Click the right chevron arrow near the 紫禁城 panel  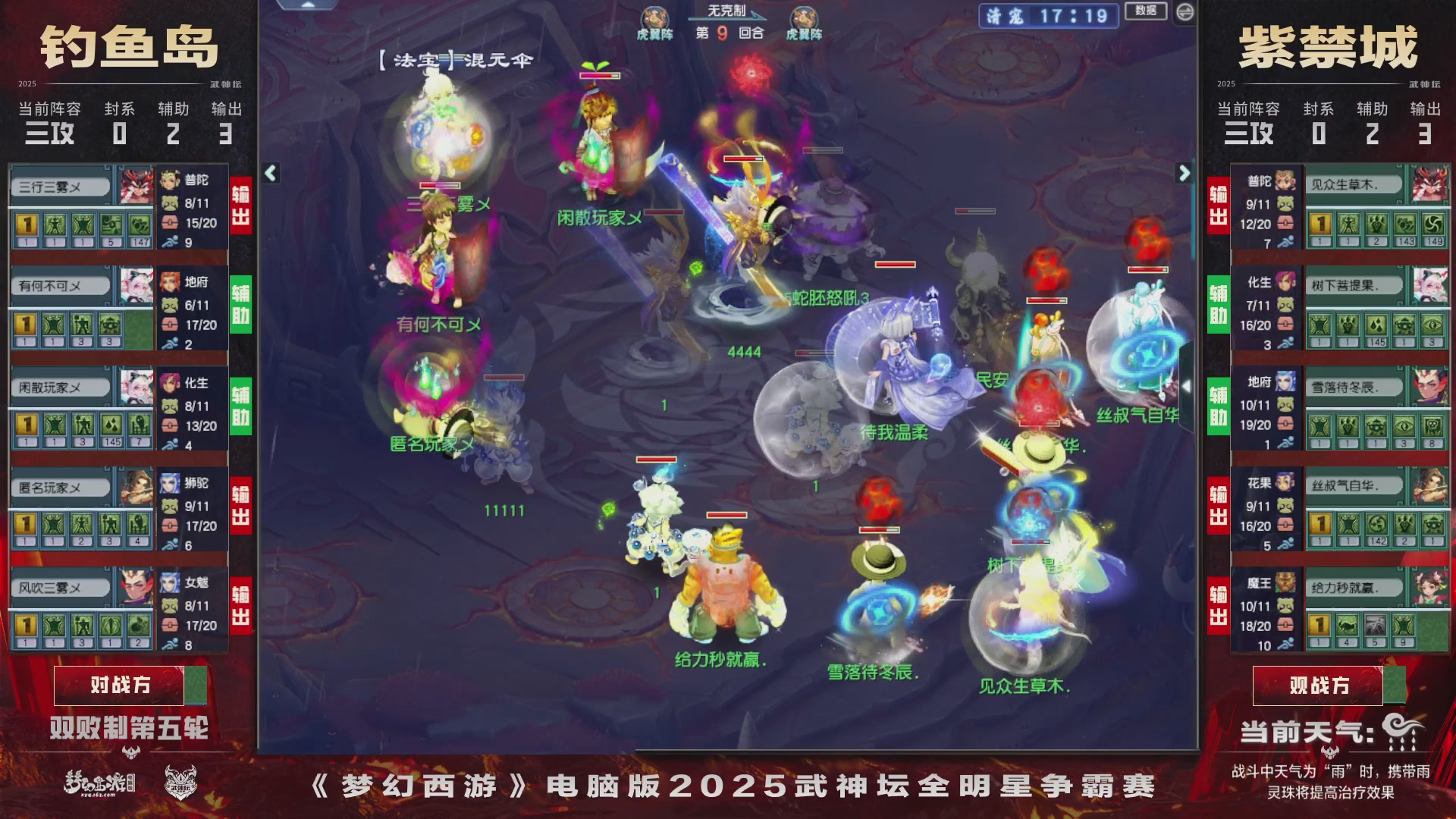(1183, 173)
